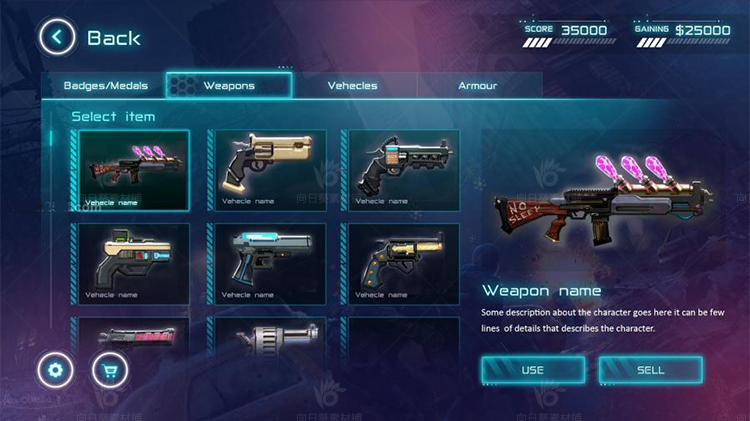750x421 pixels.
Task: Pick the black revolver with gold barrel
Action: click(x=403, y=263)
